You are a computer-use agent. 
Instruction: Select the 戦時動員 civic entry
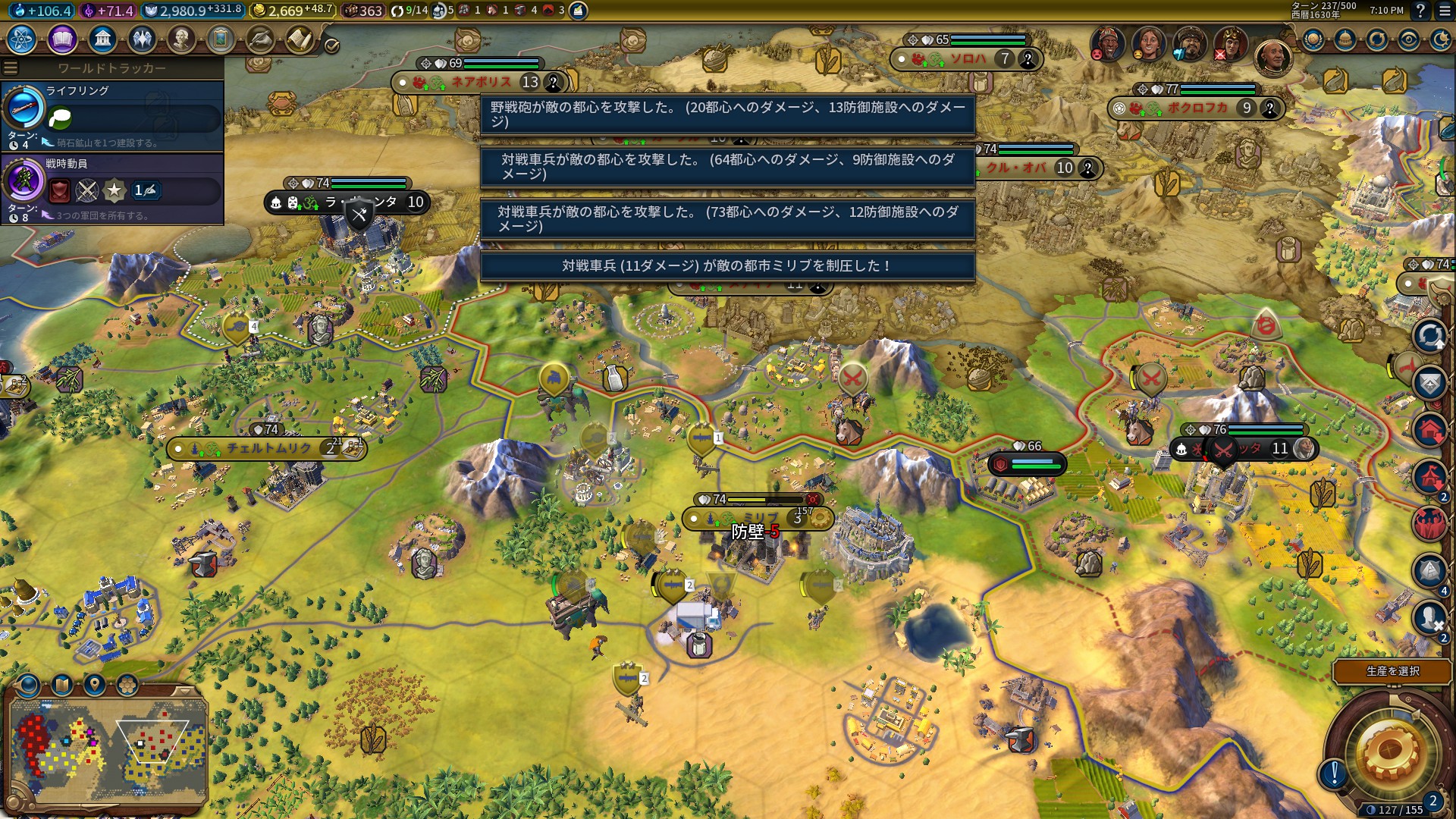tap(112, 187)
